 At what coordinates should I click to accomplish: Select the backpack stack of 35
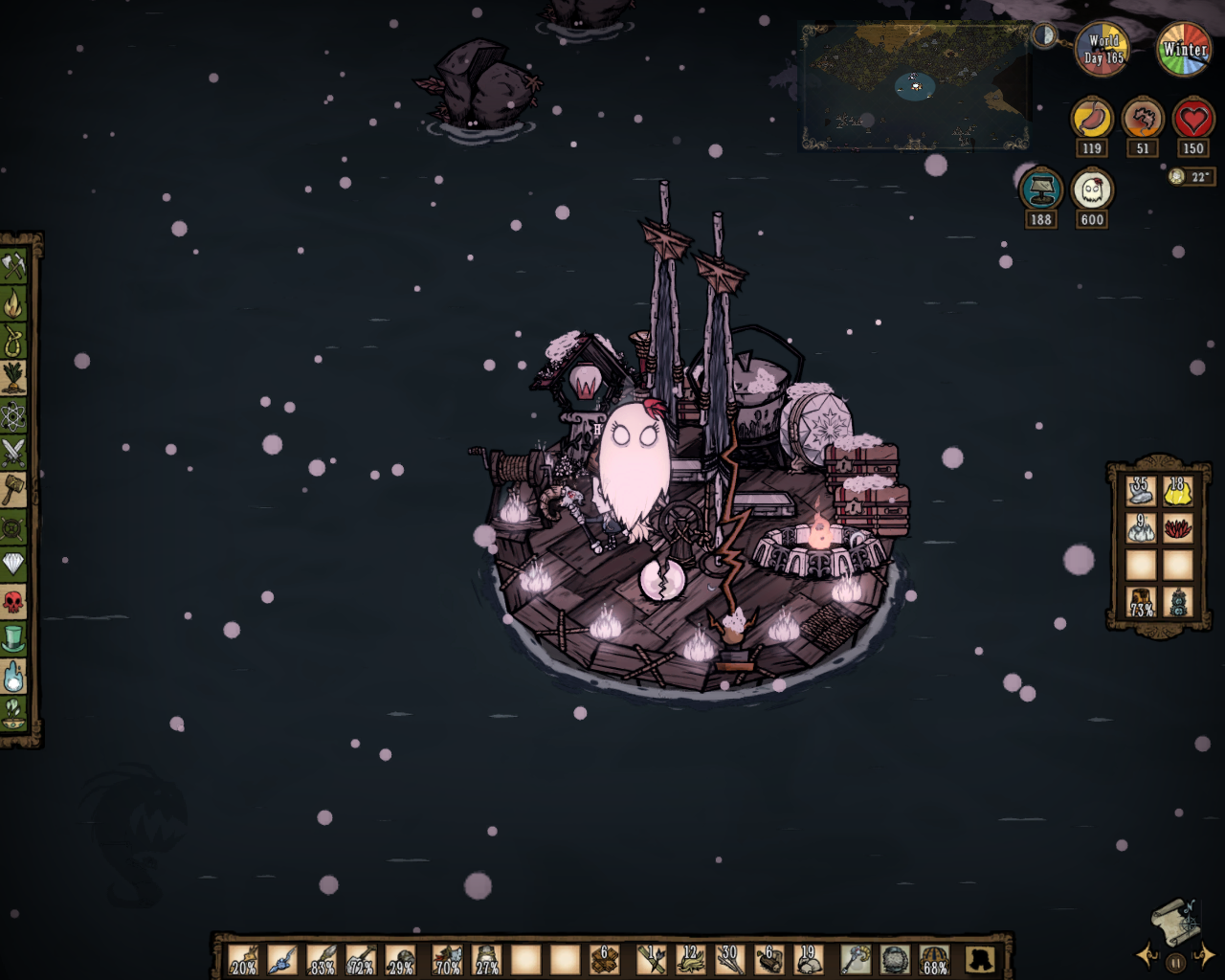(1140, 491)
